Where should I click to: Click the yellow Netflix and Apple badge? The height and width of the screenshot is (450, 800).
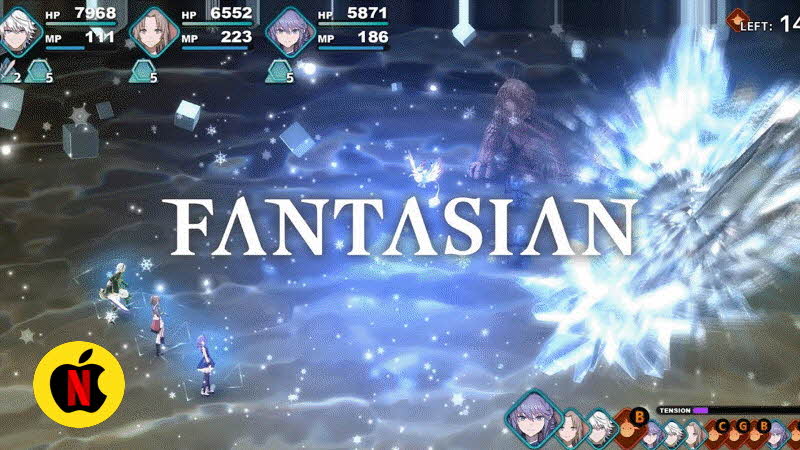[x=78, y=383]
